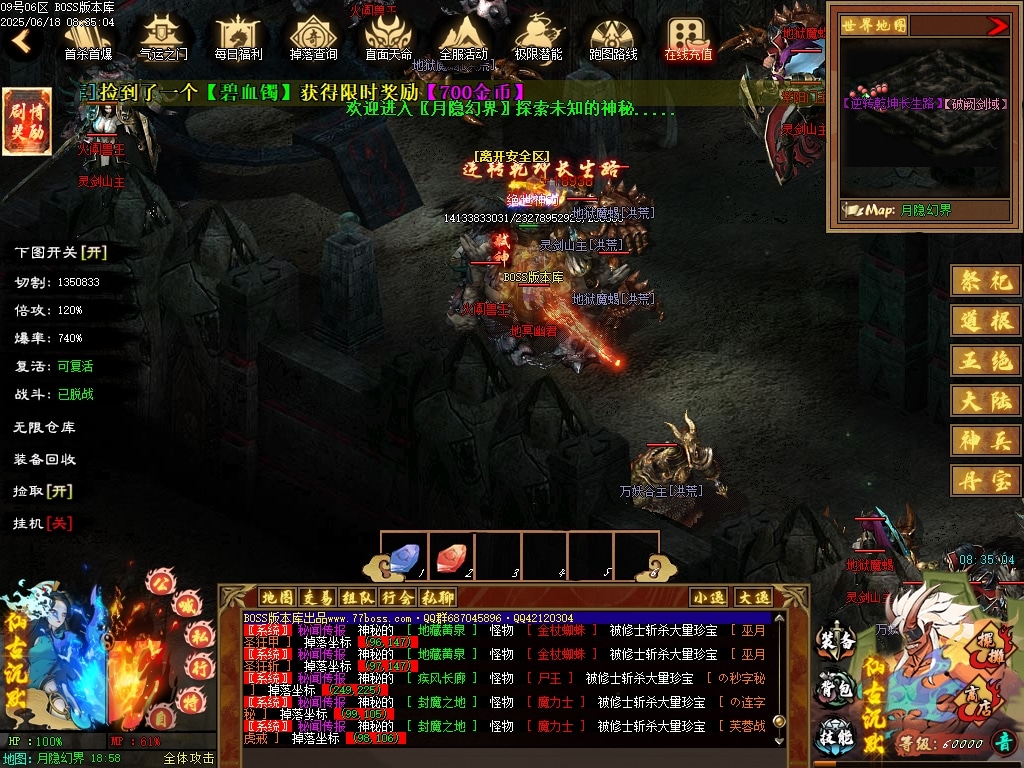Screen dimensions: 1024x768
Task: Select the red crystal in hotbar slot 2
Action: (x=451, y=556)
